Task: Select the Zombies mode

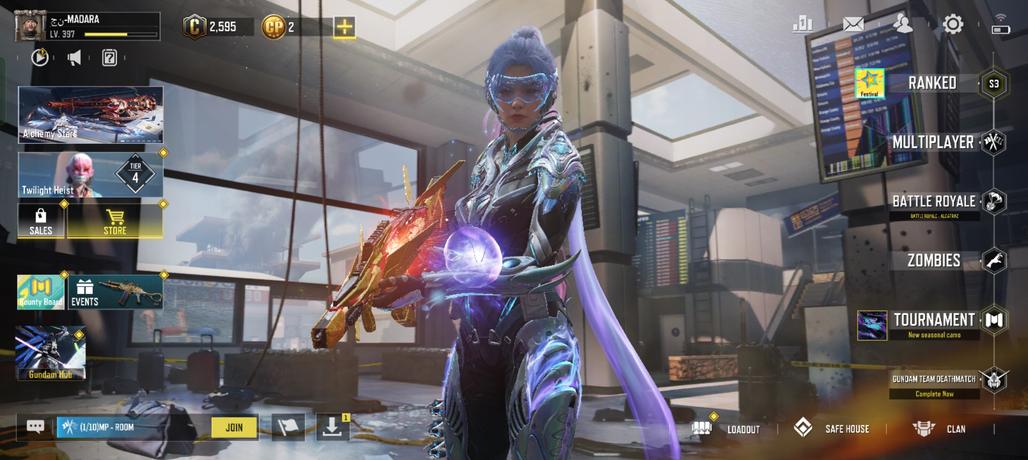Action: (x=933, y=260)
